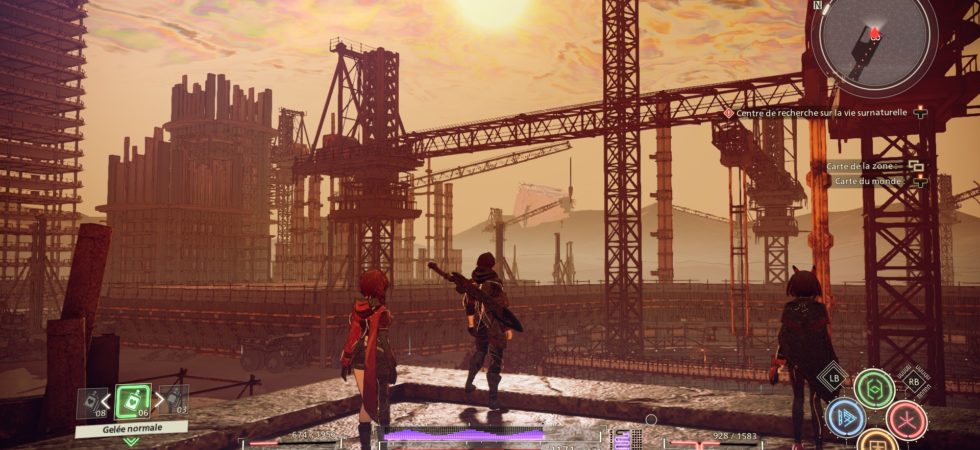Screen dimensions: 980x450
Task: Activate the green hexagon SAS ability
Action: coord(874,389)
